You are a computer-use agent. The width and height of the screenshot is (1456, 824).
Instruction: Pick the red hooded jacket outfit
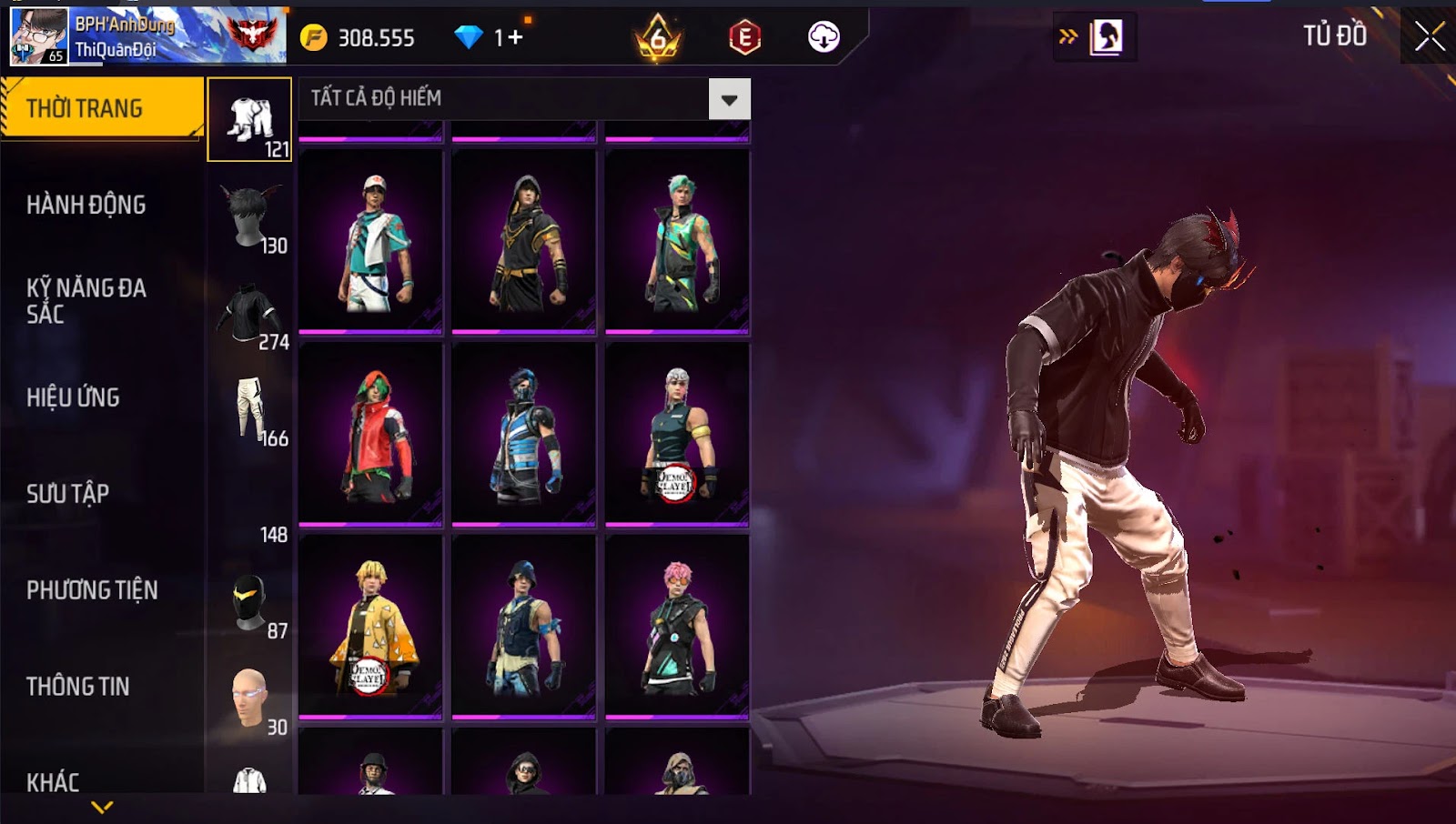tap(370, 433)
